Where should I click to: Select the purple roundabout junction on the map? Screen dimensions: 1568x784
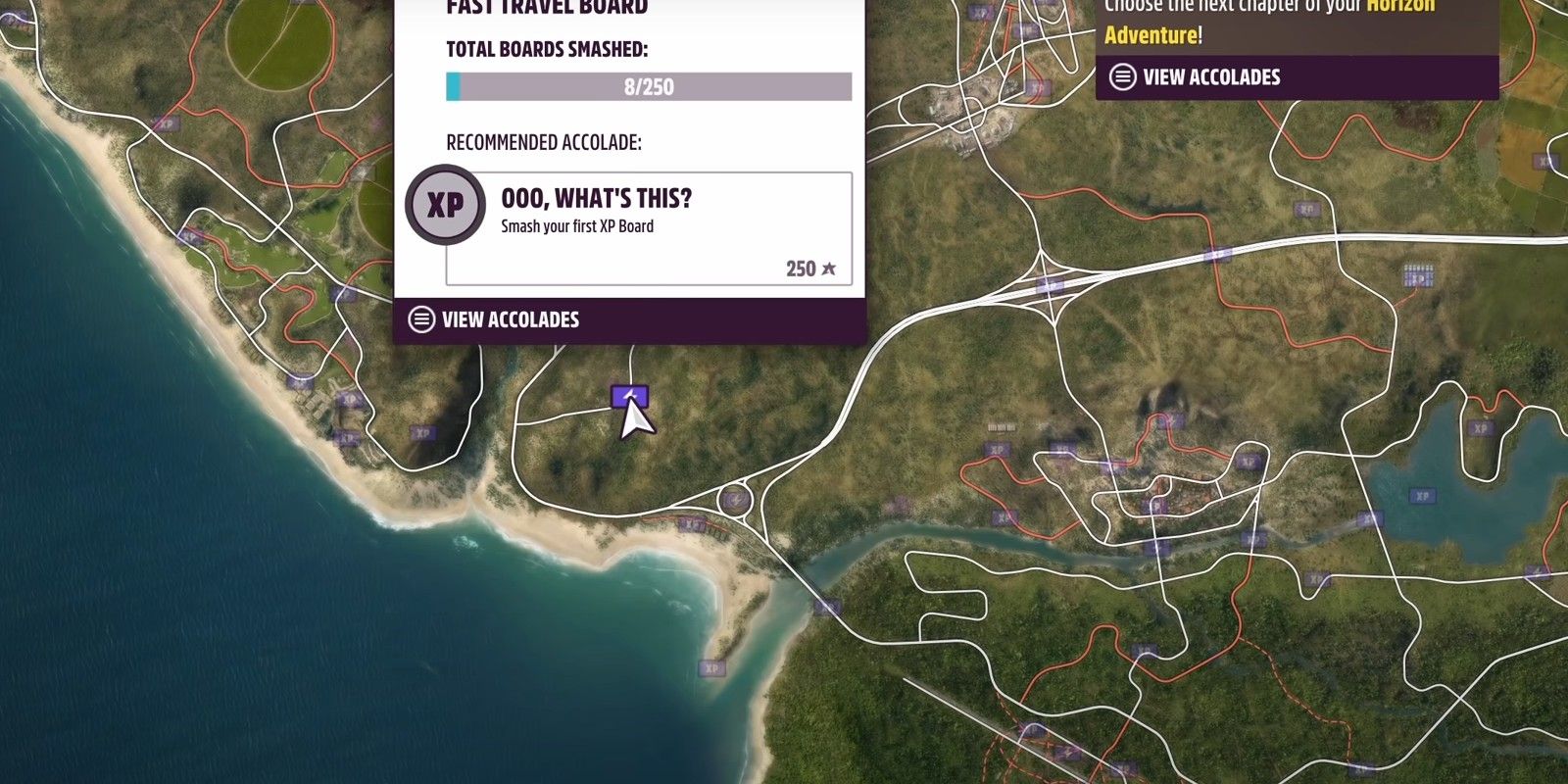[x=735, y=500]
